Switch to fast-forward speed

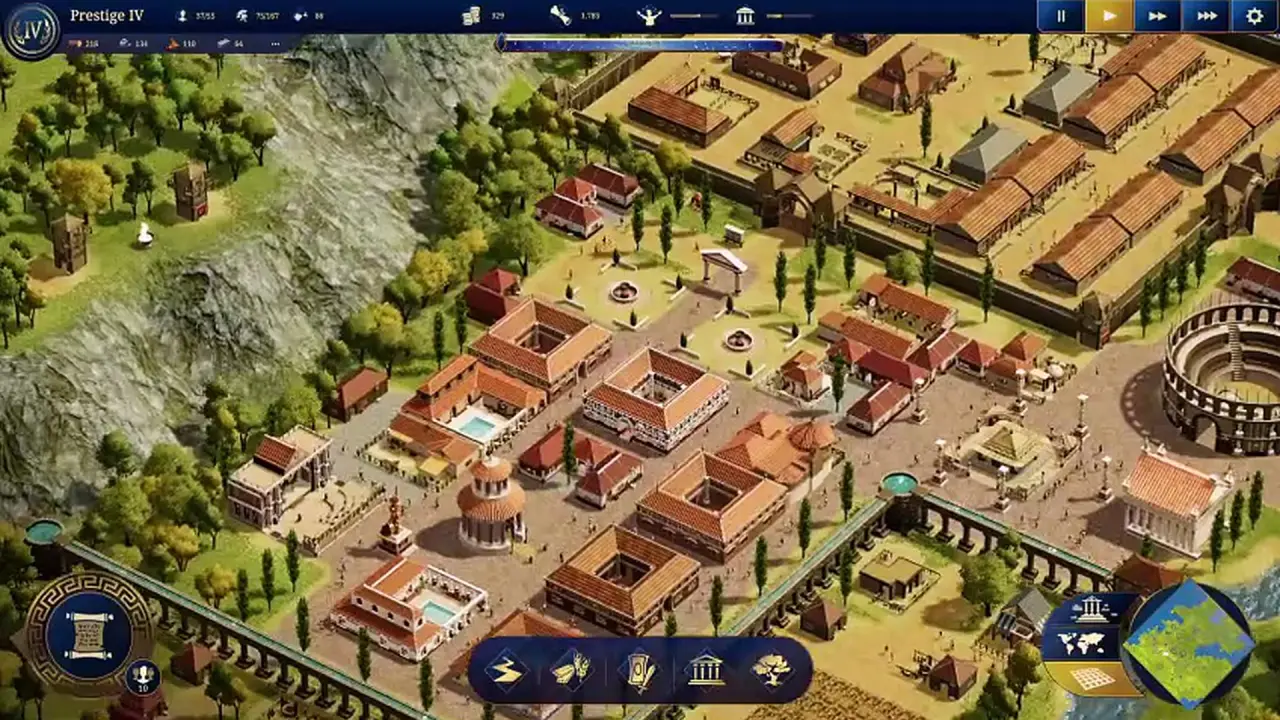(x=1157, y=16)
